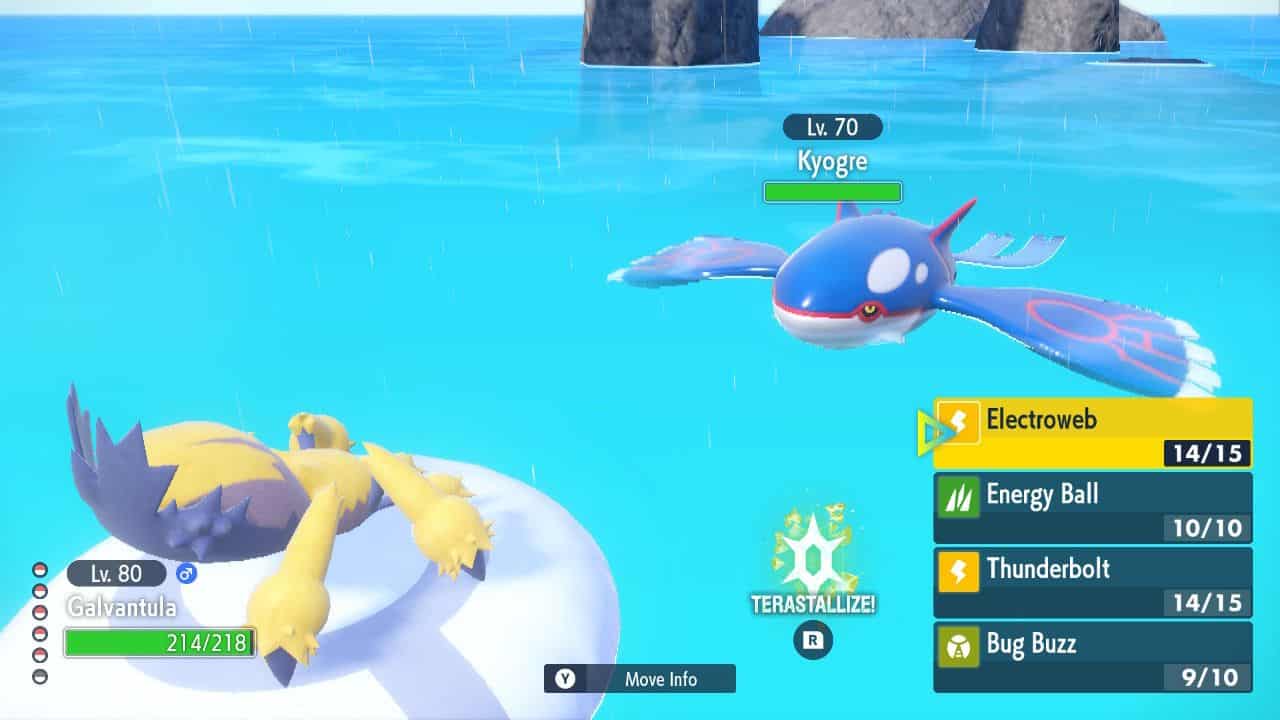Use the Thunderbolt move
Viewport: 1280px width, 720px height.
(x=1092, y=582)
